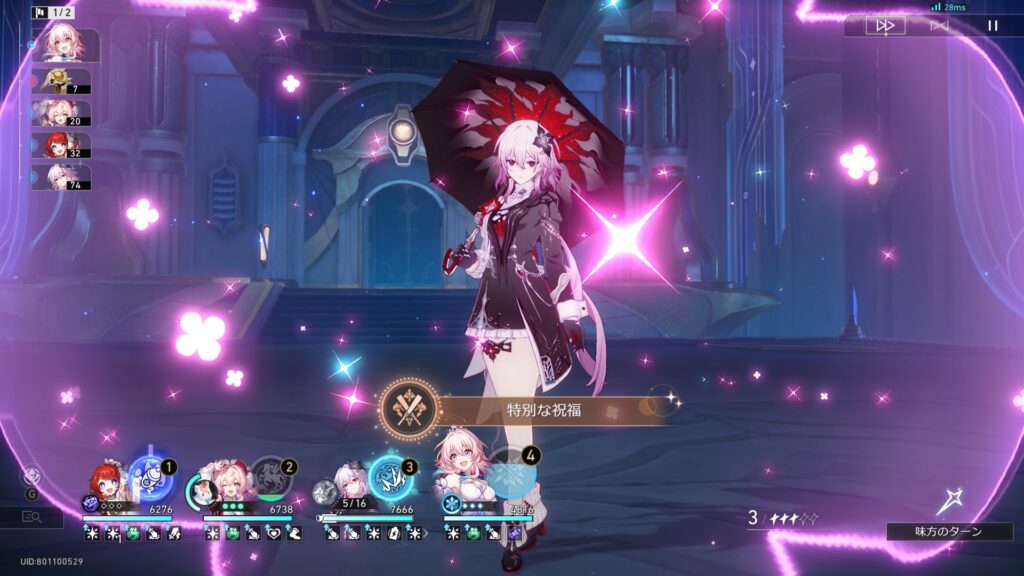
Task: Select the current-turn portrait atop the turn order
Action: pos(66,45)
